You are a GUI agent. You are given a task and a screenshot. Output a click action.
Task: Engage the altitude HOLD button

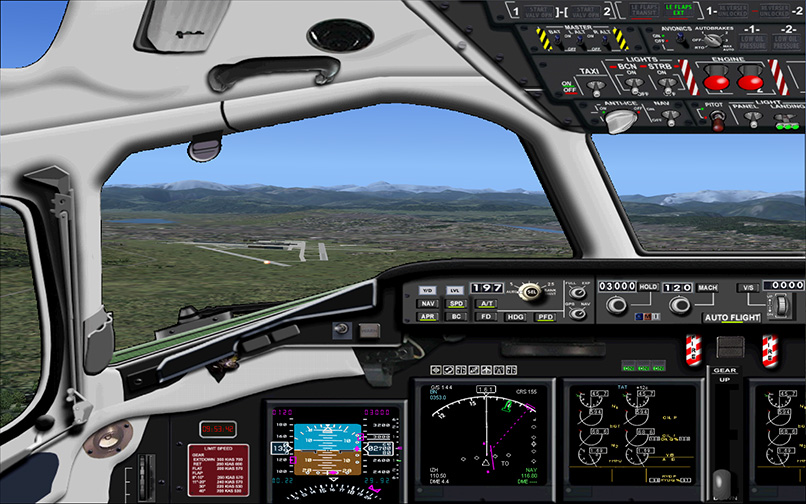point(647,286)
